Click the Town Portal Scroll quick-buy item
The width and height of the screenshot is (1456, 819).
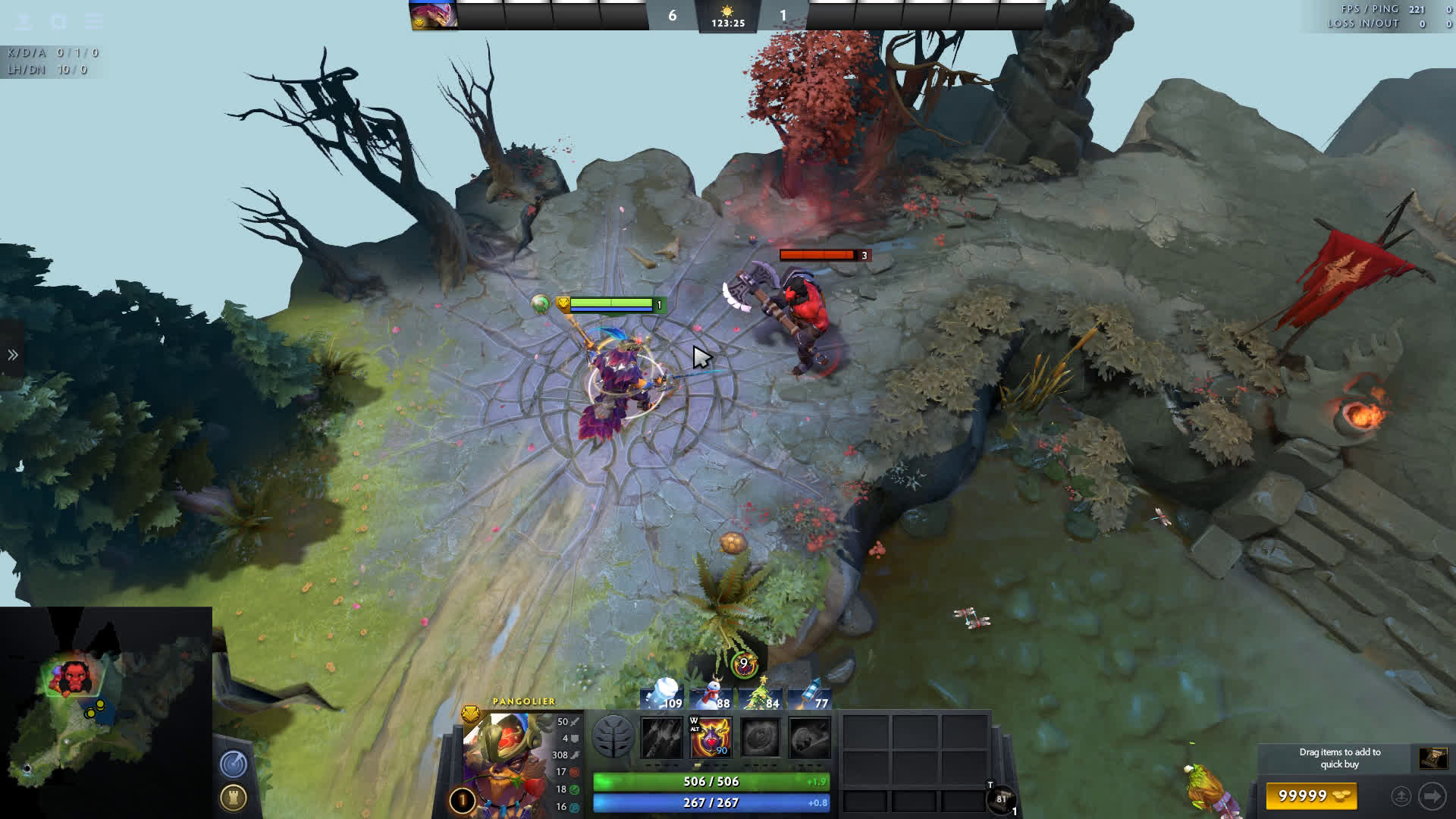pyautogui.click(x=1432, y=758)
